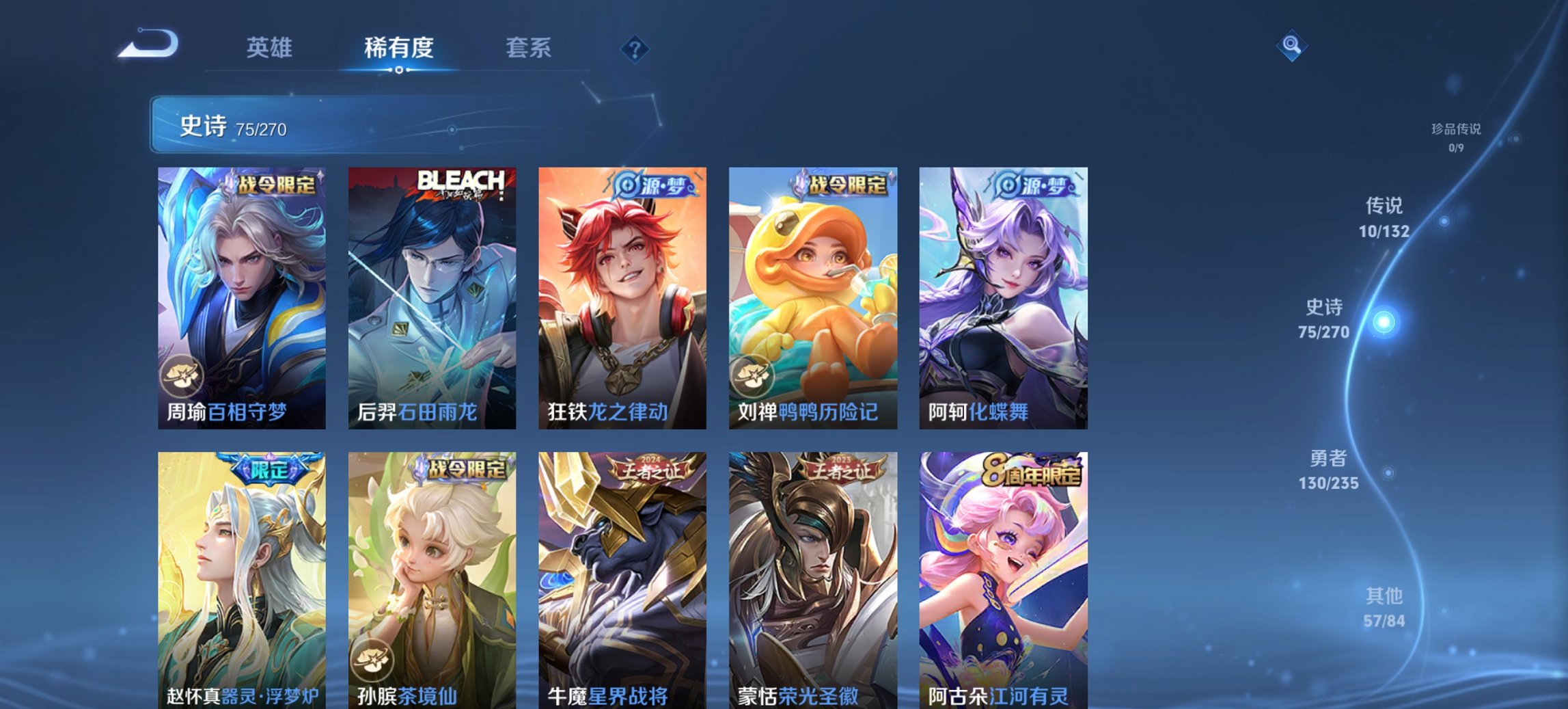
Task: Click the question mark help icon near the tabs
Action: [x=635, y=49]
